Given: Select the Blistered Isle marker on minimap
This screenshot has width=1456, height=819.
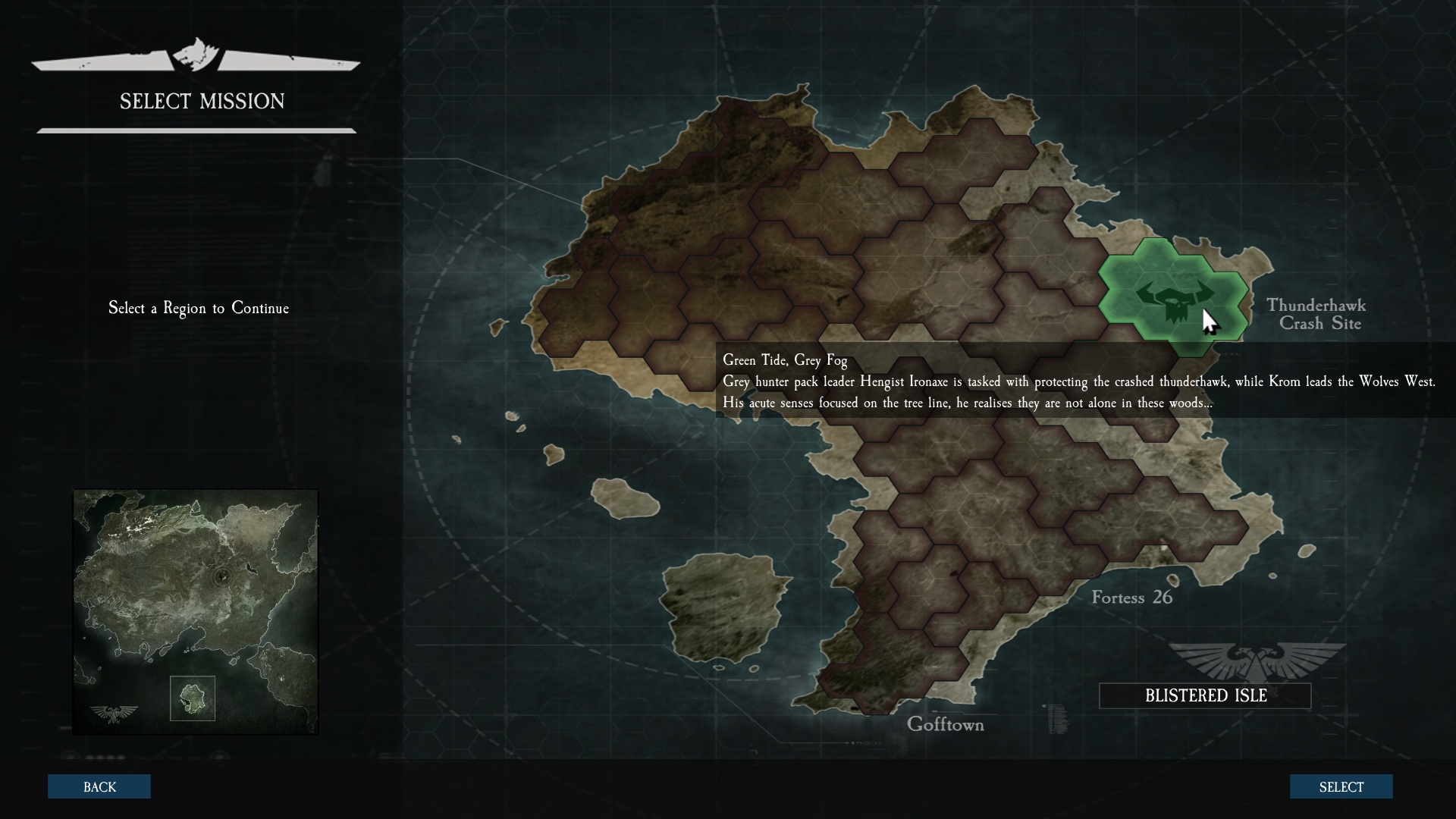Looking at the screenshot, I should (x=193, y=698).
